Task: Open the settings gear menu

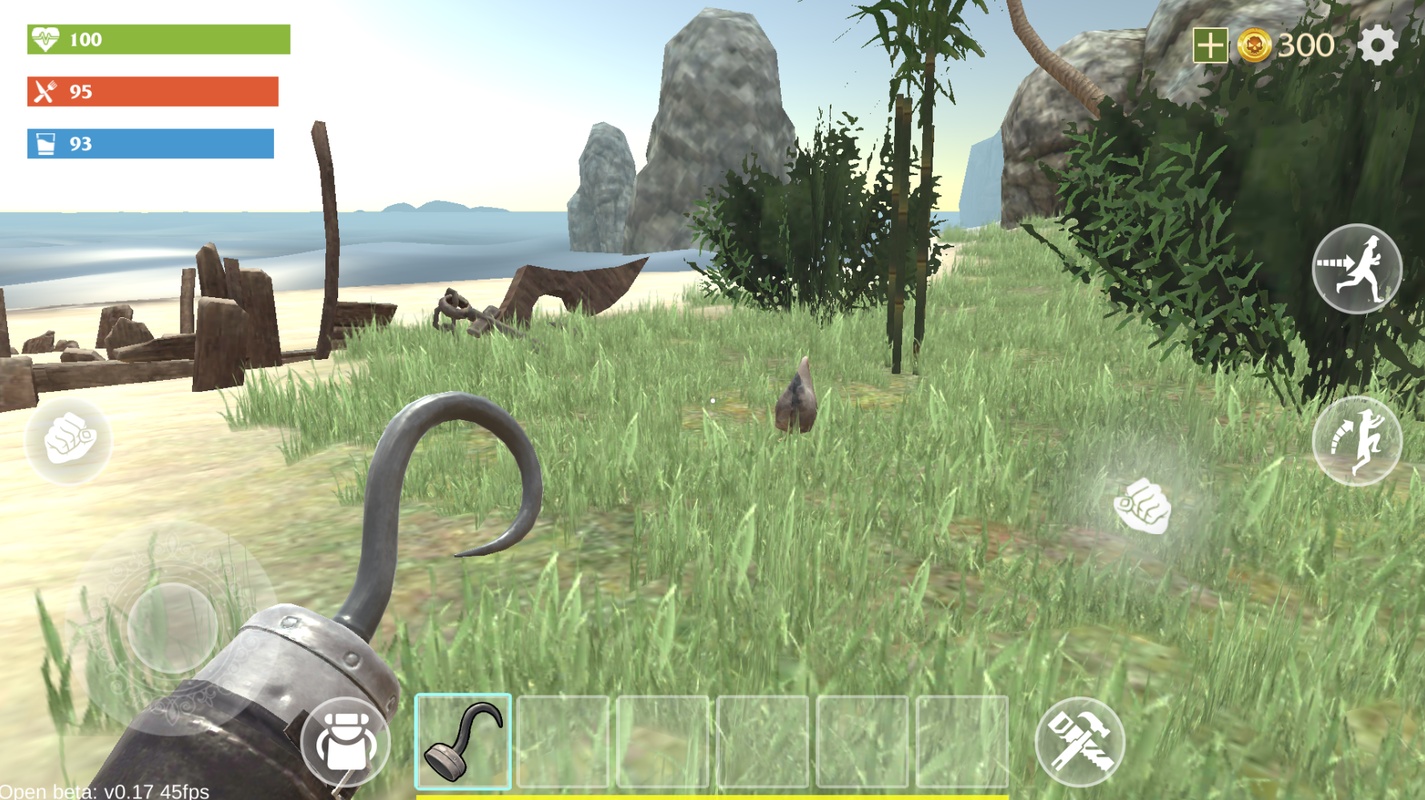Action: point(1377,46)
